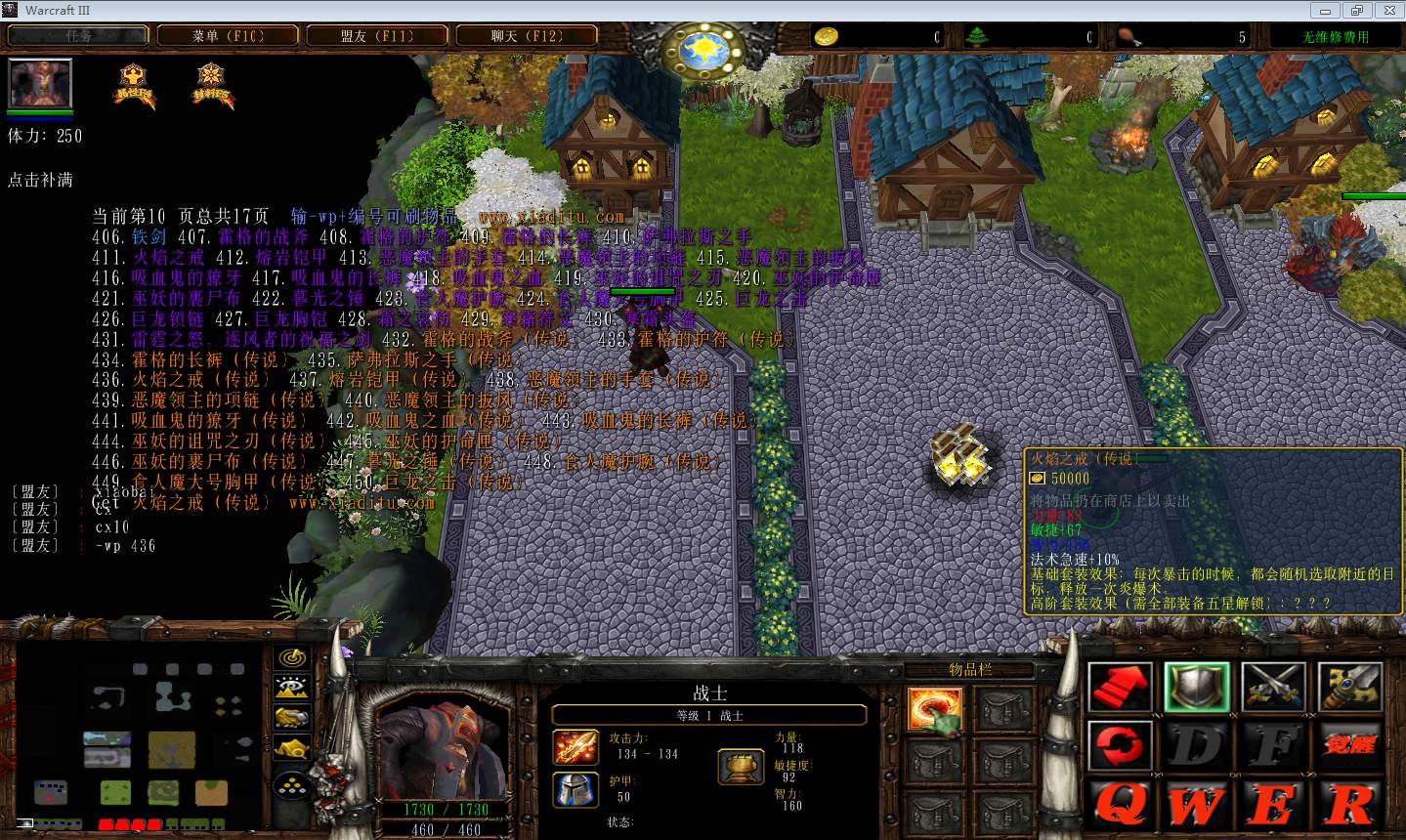Open the 盟友 (F11) allies panel
Viewport: 1406px width, 840px height.
(x=377, y=36)
